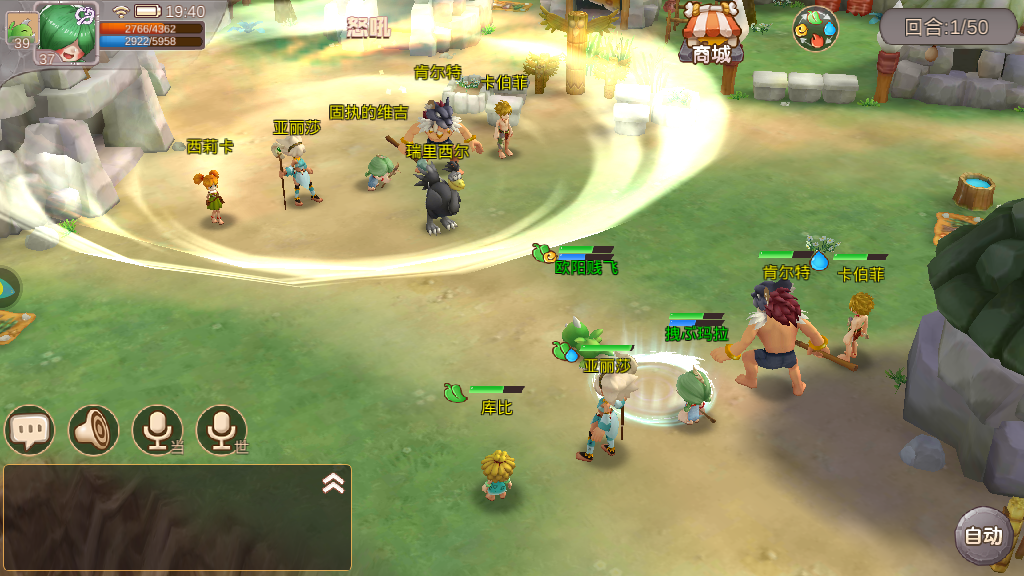Open the chat speech-bubble button
This screenshot has height=576, width=1024.
pos(29,430)
